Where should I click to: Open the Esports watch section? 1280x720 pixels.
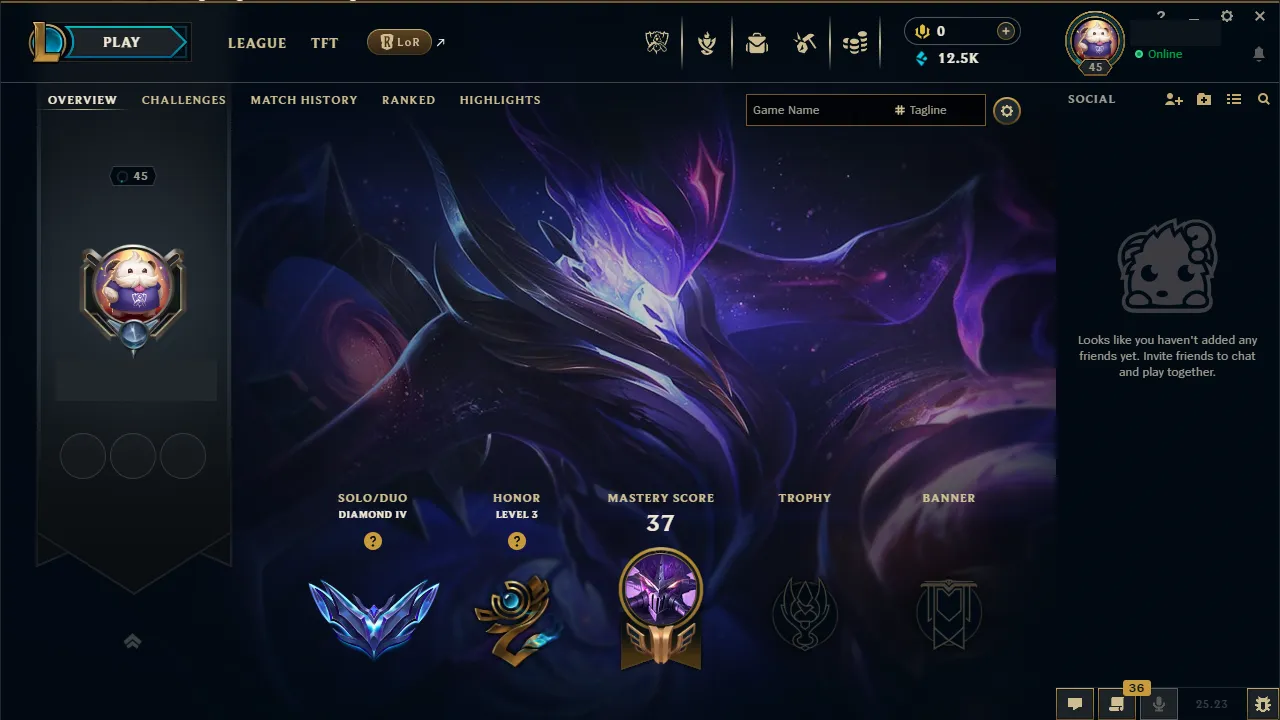(657, 42)
